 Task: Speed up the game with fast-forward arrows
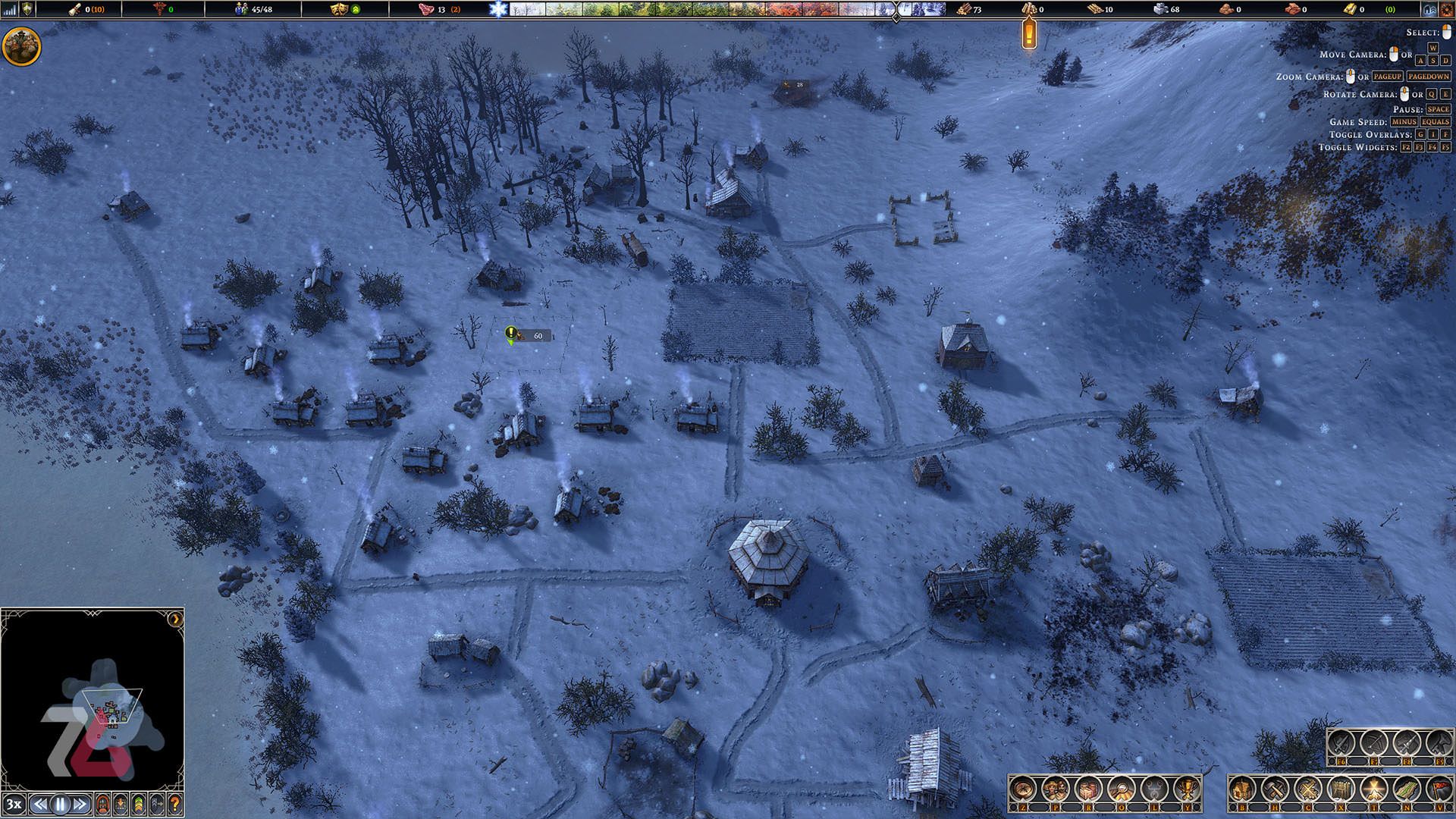coord(80,805)
